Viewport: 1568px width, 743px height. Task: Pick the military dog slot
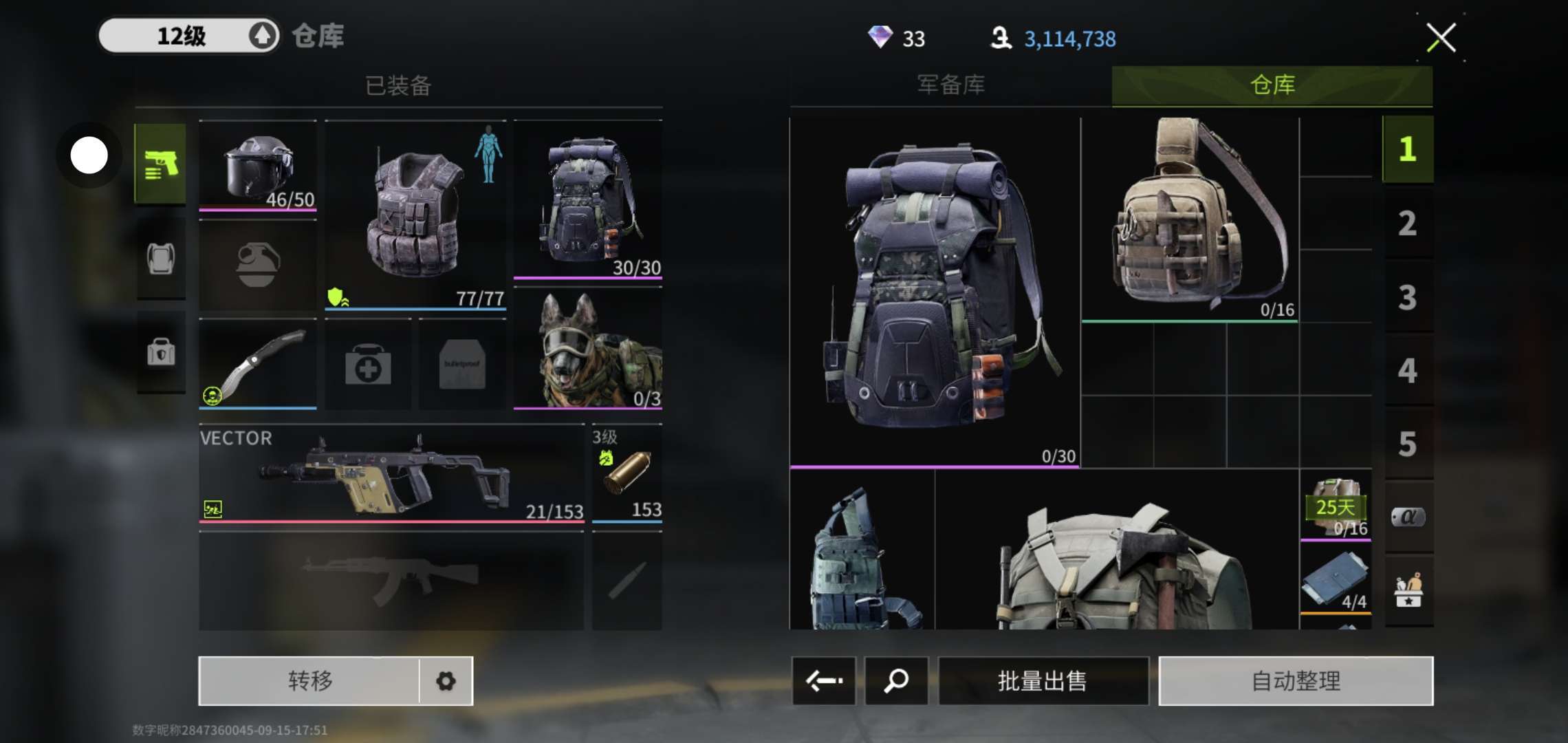(x=588, y=349)
